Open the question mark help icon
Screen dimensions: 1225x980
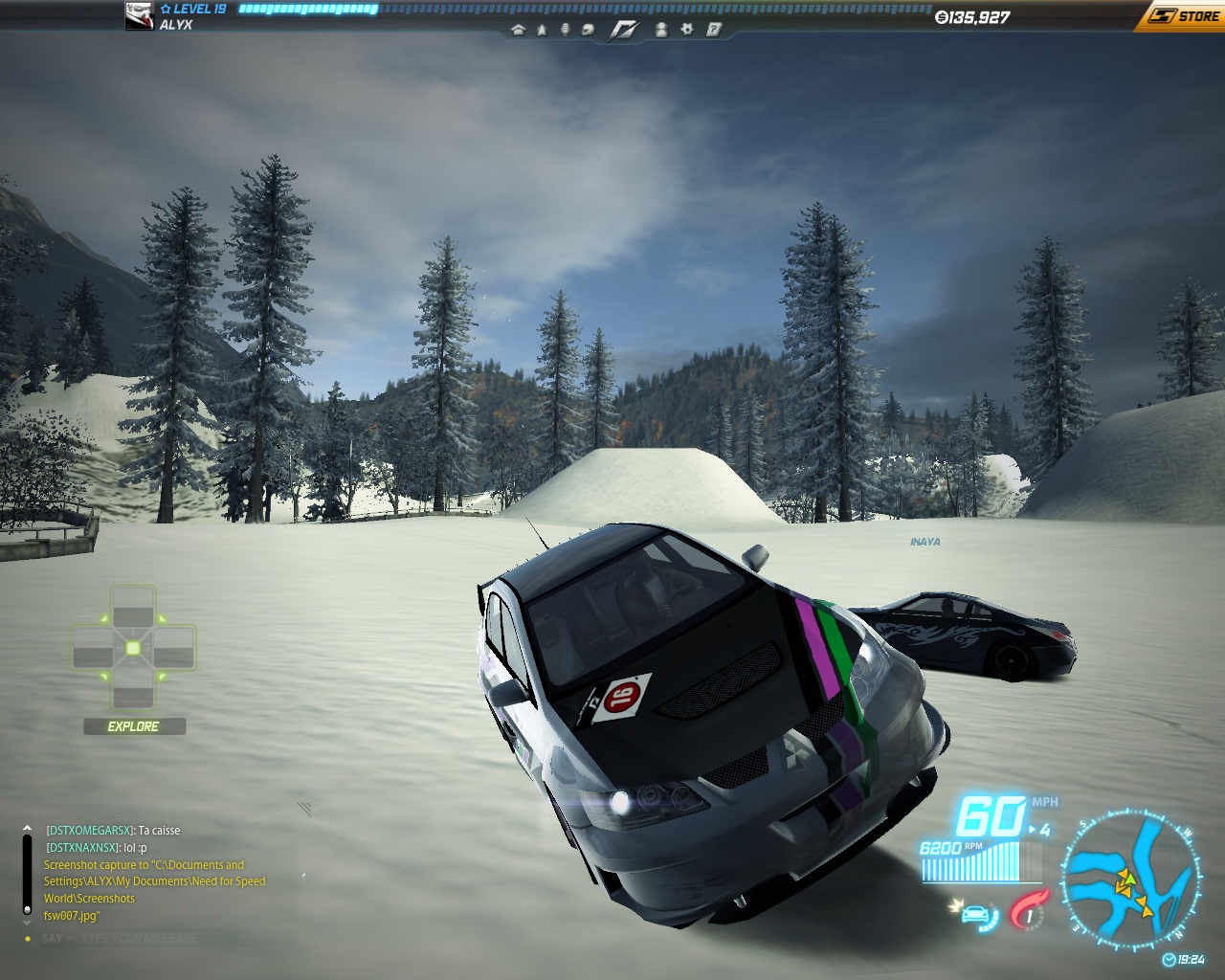coord(713,30)
